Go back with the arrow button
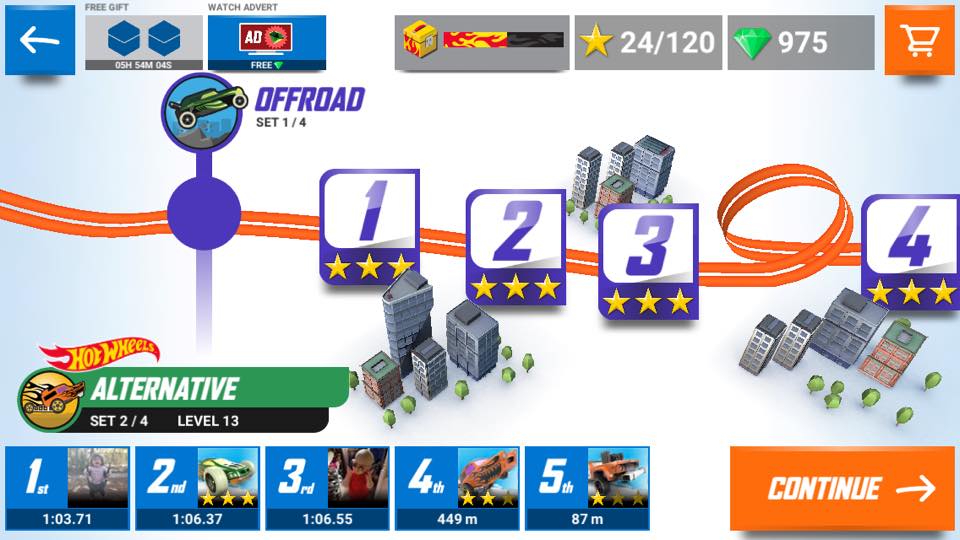960x540 pixels. coord(40,40)
